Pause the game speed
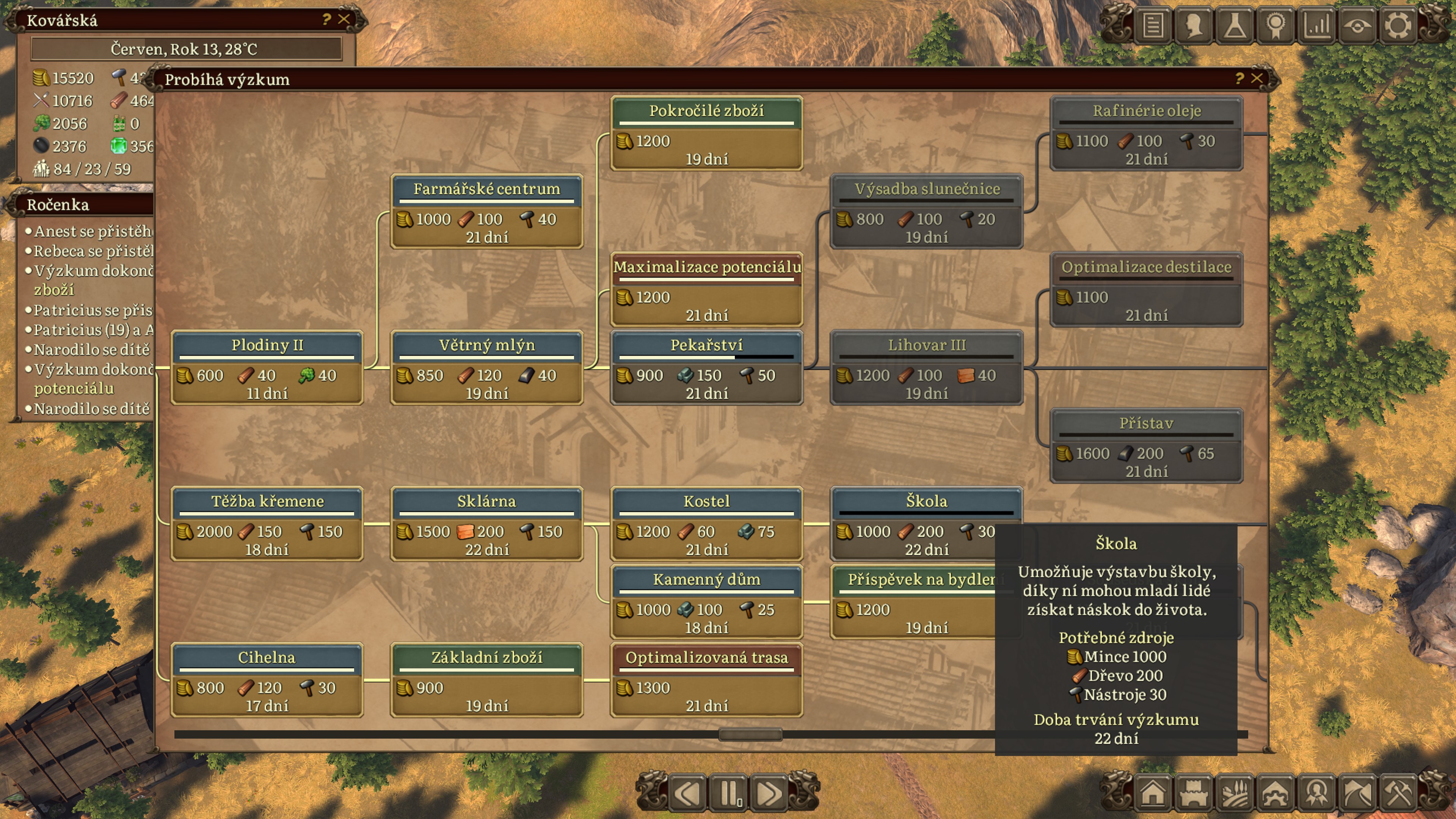 (728, 792)
